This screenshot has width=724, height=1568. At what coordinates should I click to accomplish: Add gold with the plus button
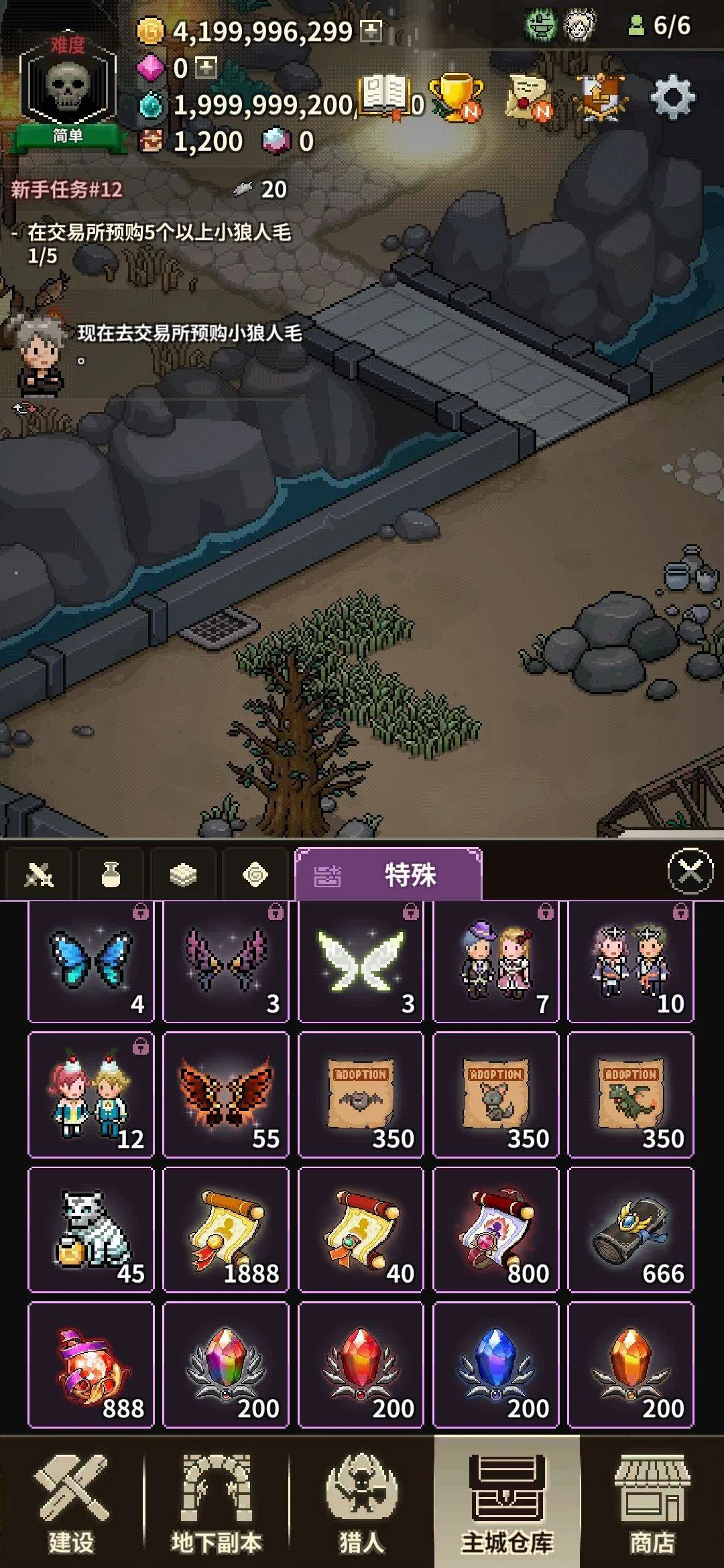371,31
